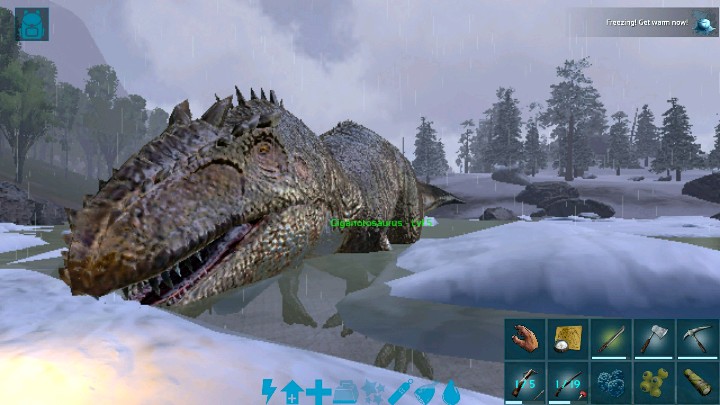This screenshot has width=720, height=405.
Task: Select the bare hand hotbar slot
Action: click(524, 339)
